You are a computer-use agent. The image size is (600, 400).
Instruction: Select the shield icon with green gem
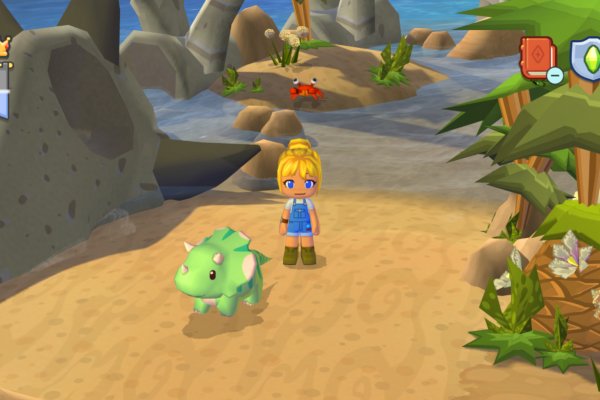tap(586, 56)
